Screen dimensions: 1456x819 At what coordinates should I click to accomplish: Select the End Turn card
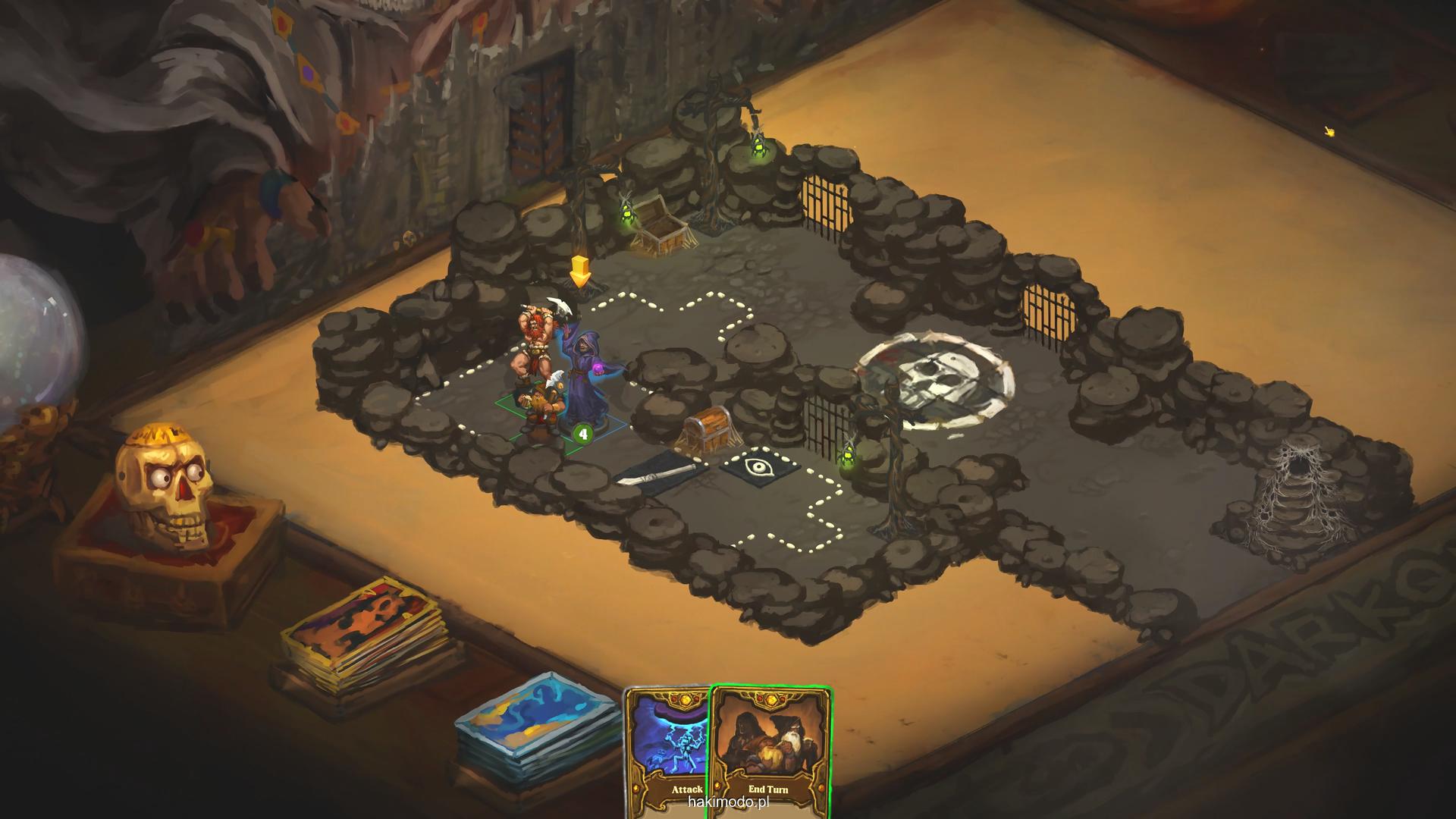coord(770,751)
